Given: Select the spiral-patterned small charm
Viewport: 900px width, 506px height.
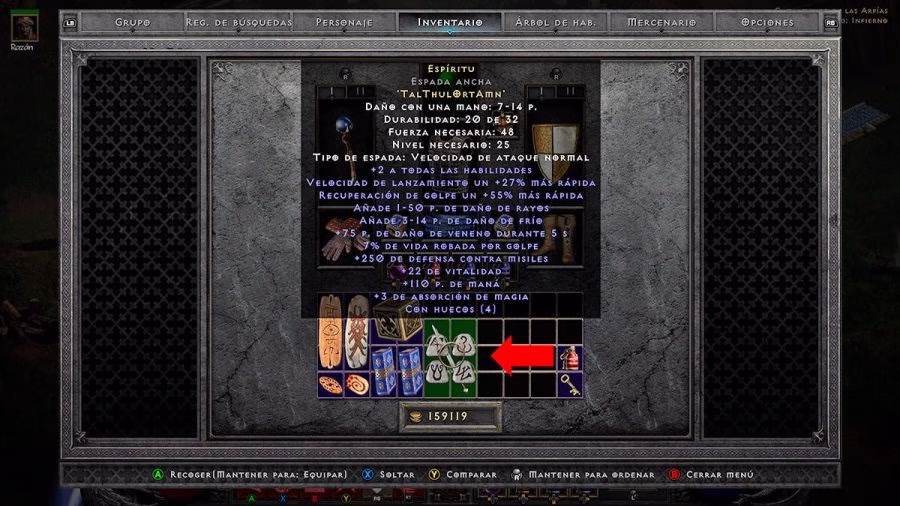Looking at the screenshot, I should [x=358, y=385].
